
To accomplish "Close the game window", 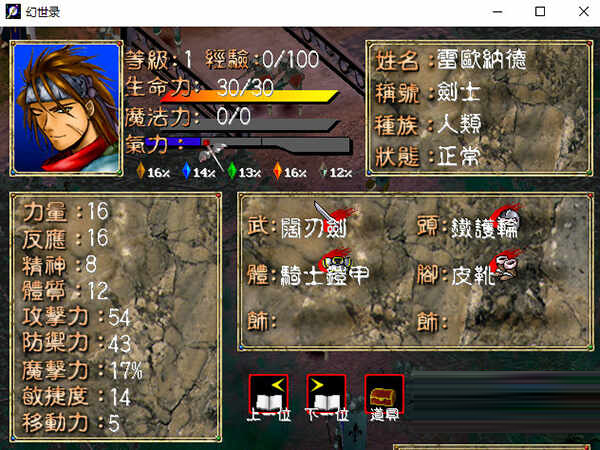I will (x=577, y=12).
